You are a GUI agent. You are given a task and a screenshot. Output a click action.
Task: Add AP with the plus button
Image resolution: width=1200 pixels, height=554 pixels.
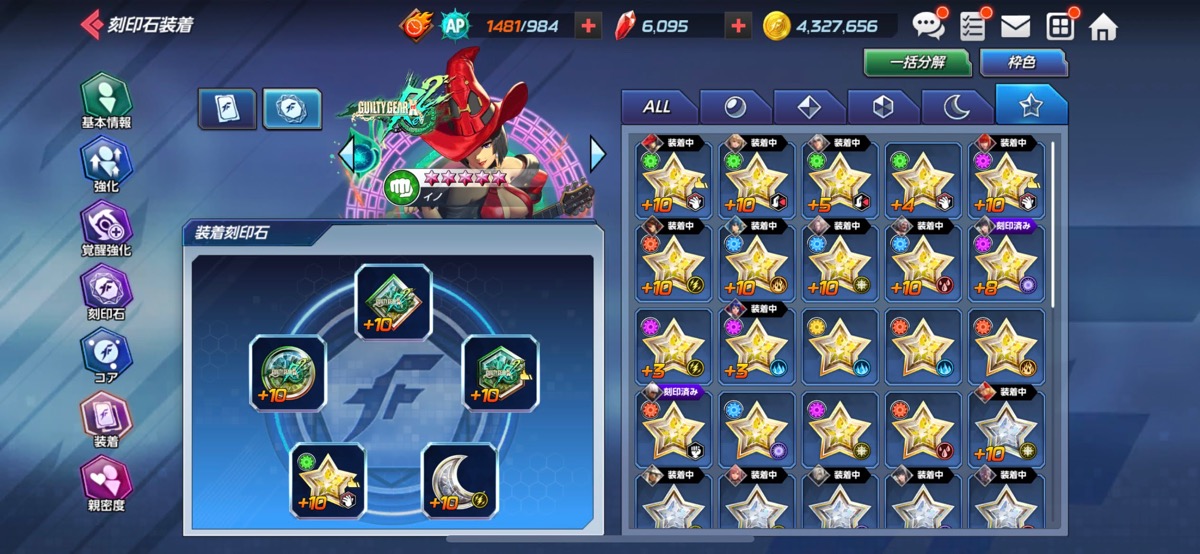pyautogui.click(x=590, y=27)
